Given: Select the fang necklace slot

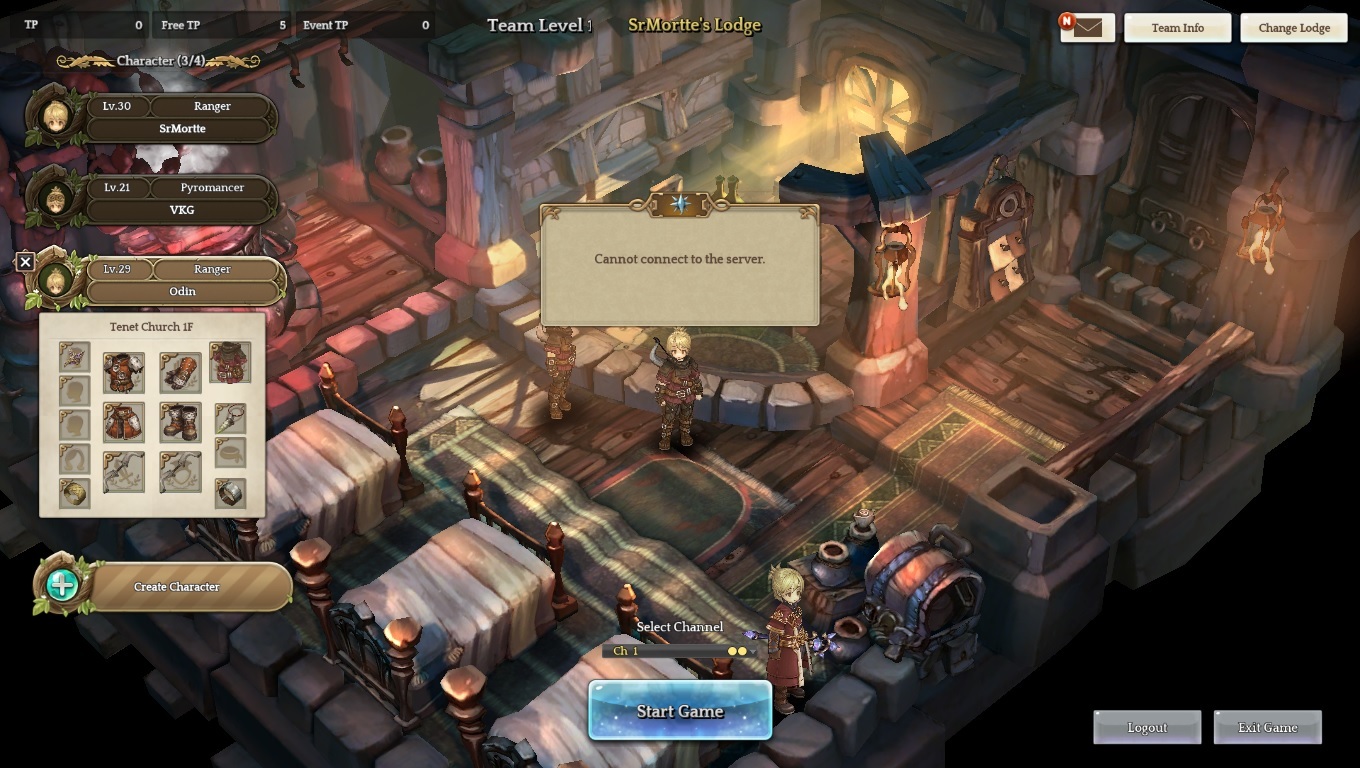Looking at the screenshot, I should pyautogui.click(x=230, y=418).
